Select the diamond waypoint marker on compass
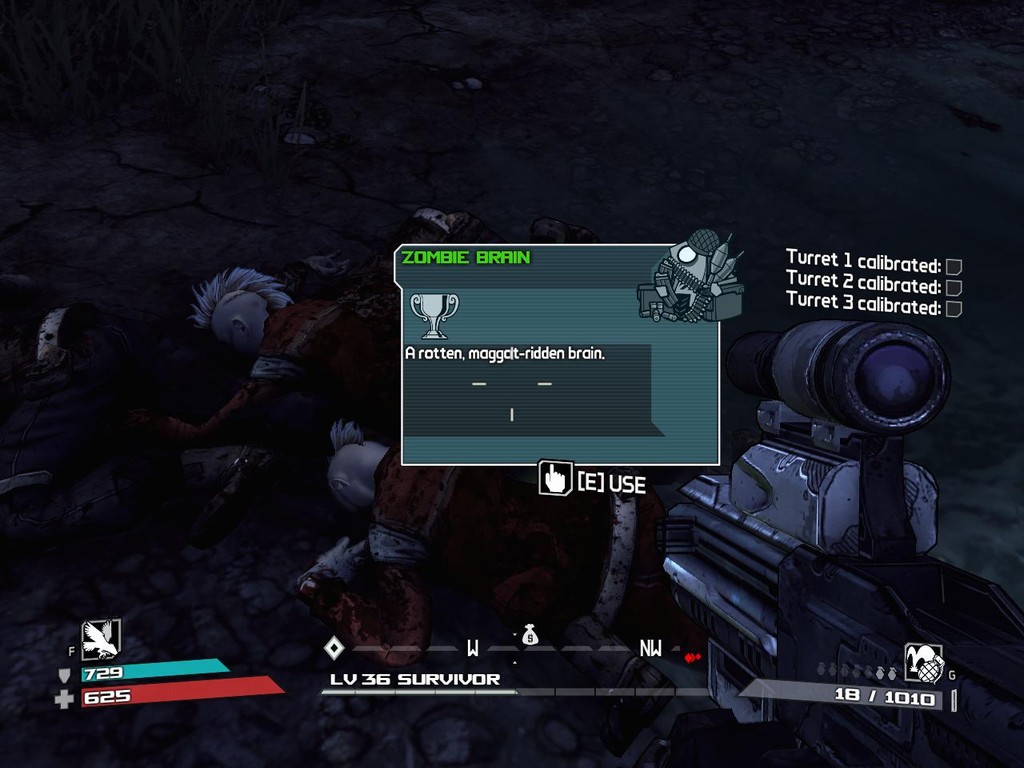This screenshot has height=768, width=1024. tap(334, 648)
